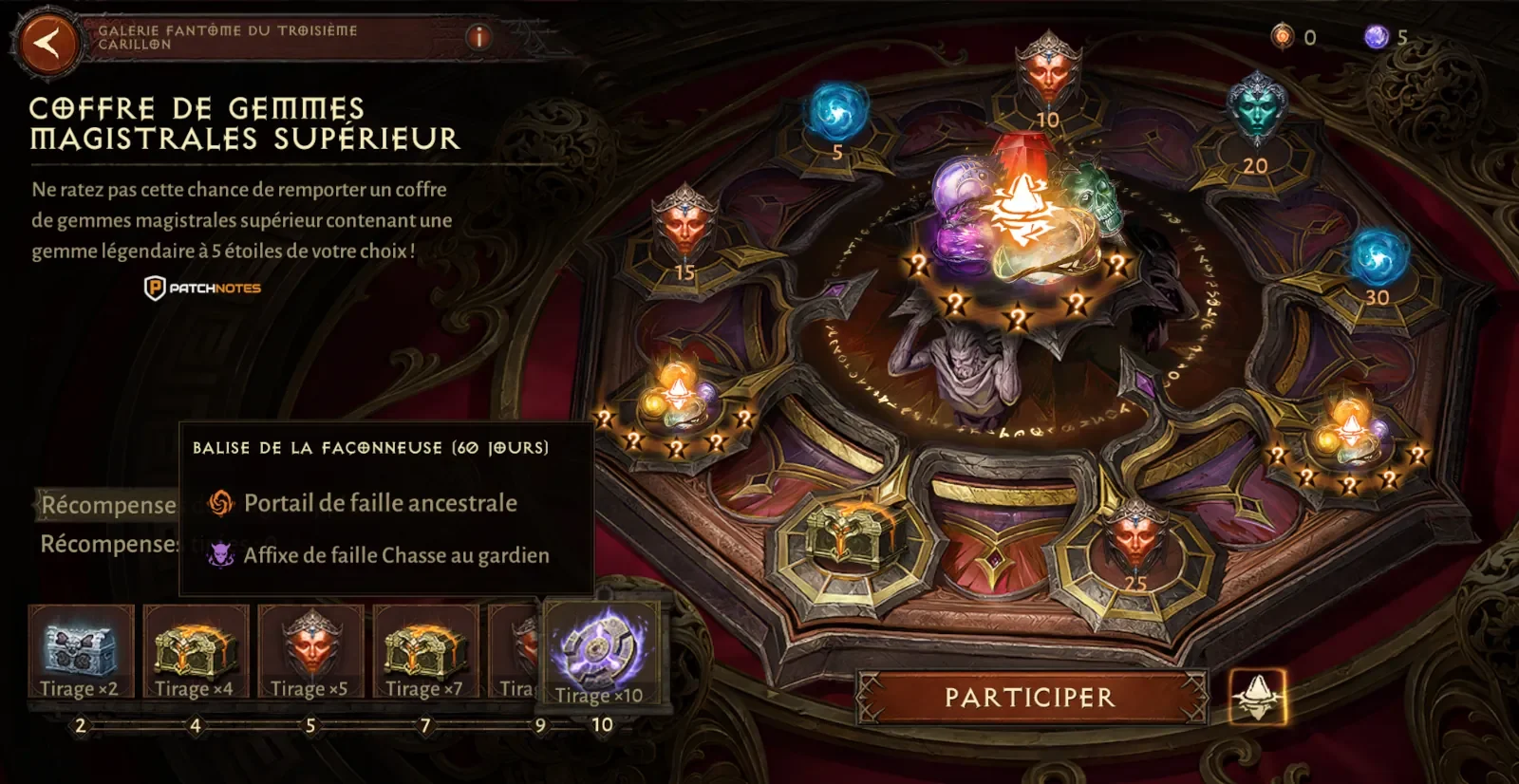Choose the golden chest on the wheel

tap(850, 534)
